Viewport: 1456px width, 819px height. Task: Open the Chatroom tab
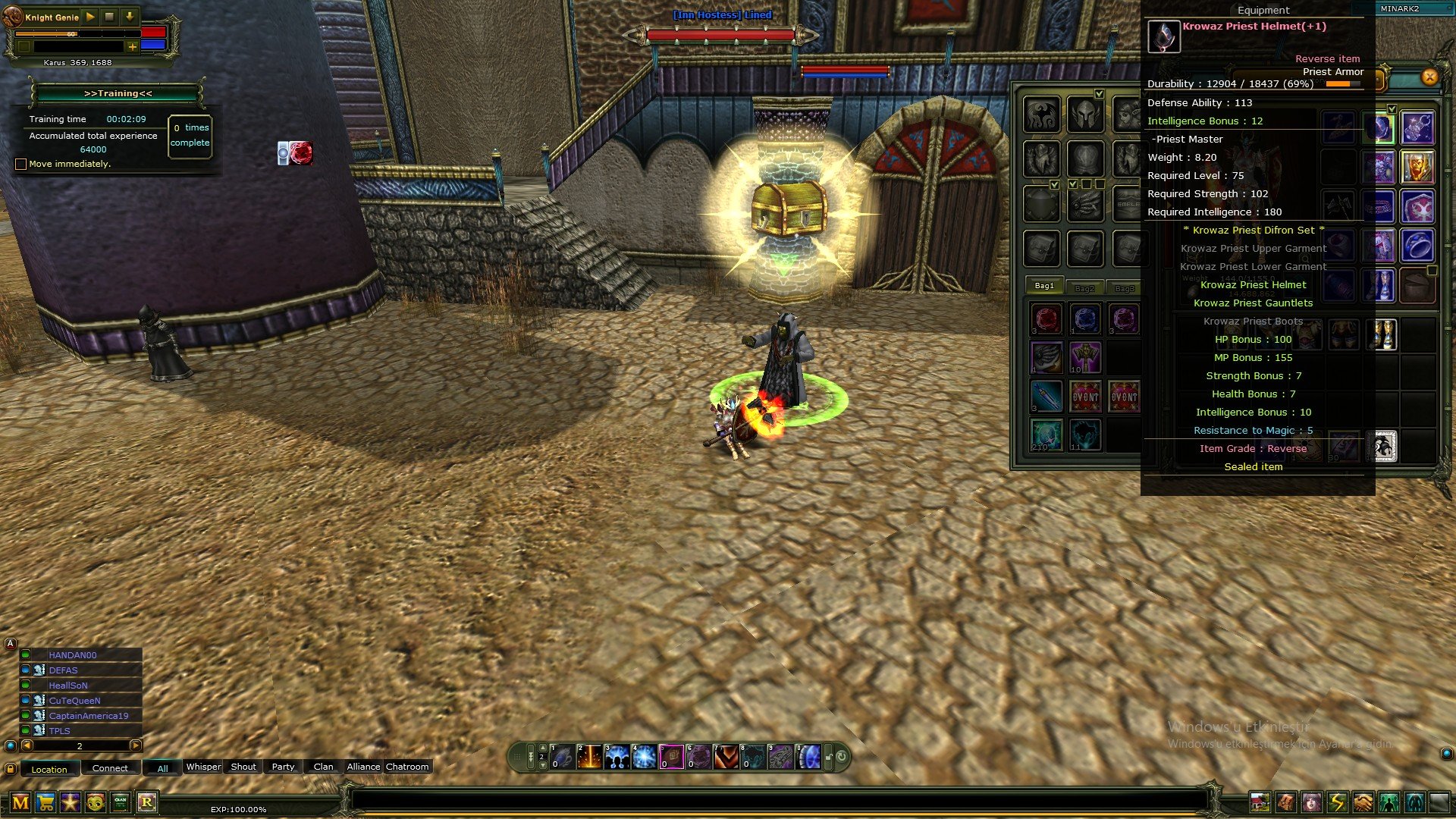click(407, 767)
